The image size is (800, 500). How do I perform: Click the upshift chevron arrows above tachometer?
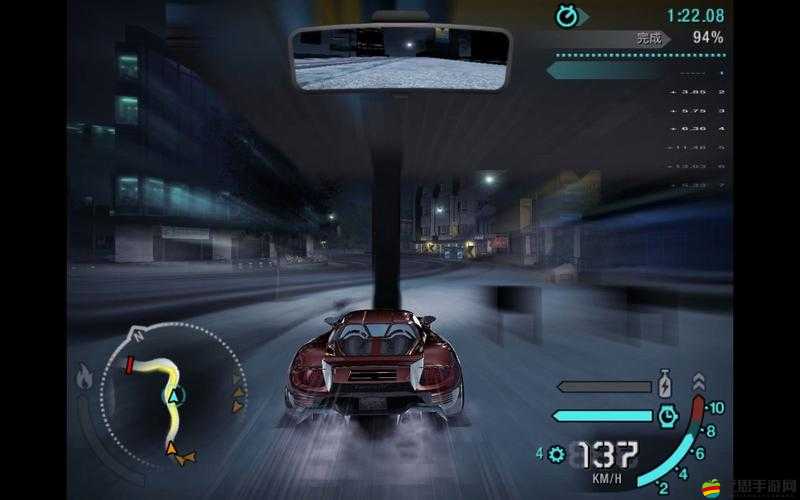pyautogui.click(x=698, y=382)
